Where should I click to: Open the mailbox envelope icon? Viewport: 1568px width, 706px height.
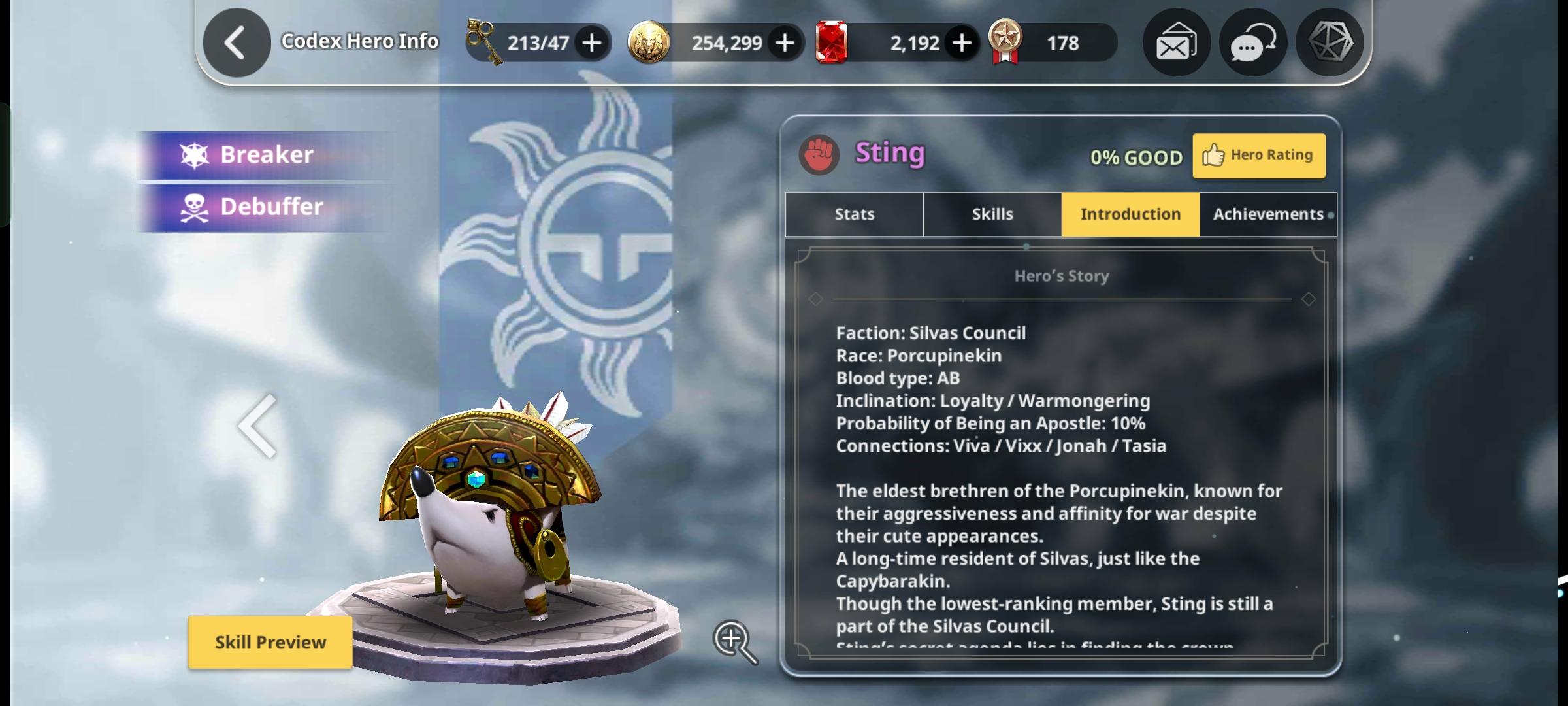click(x=1176, y=43)
